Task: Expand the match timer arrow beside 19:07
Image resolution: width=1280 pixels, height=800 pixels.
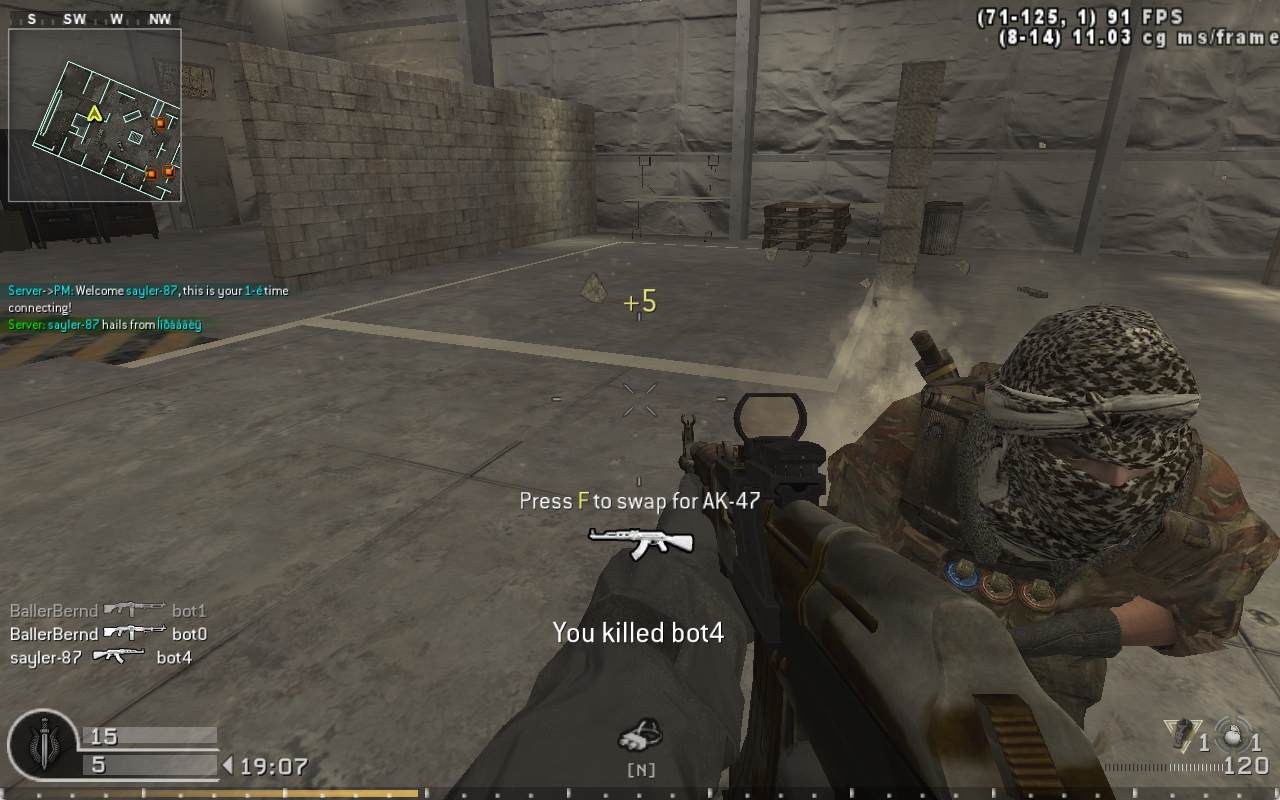Action: click(x=229, y=765)
